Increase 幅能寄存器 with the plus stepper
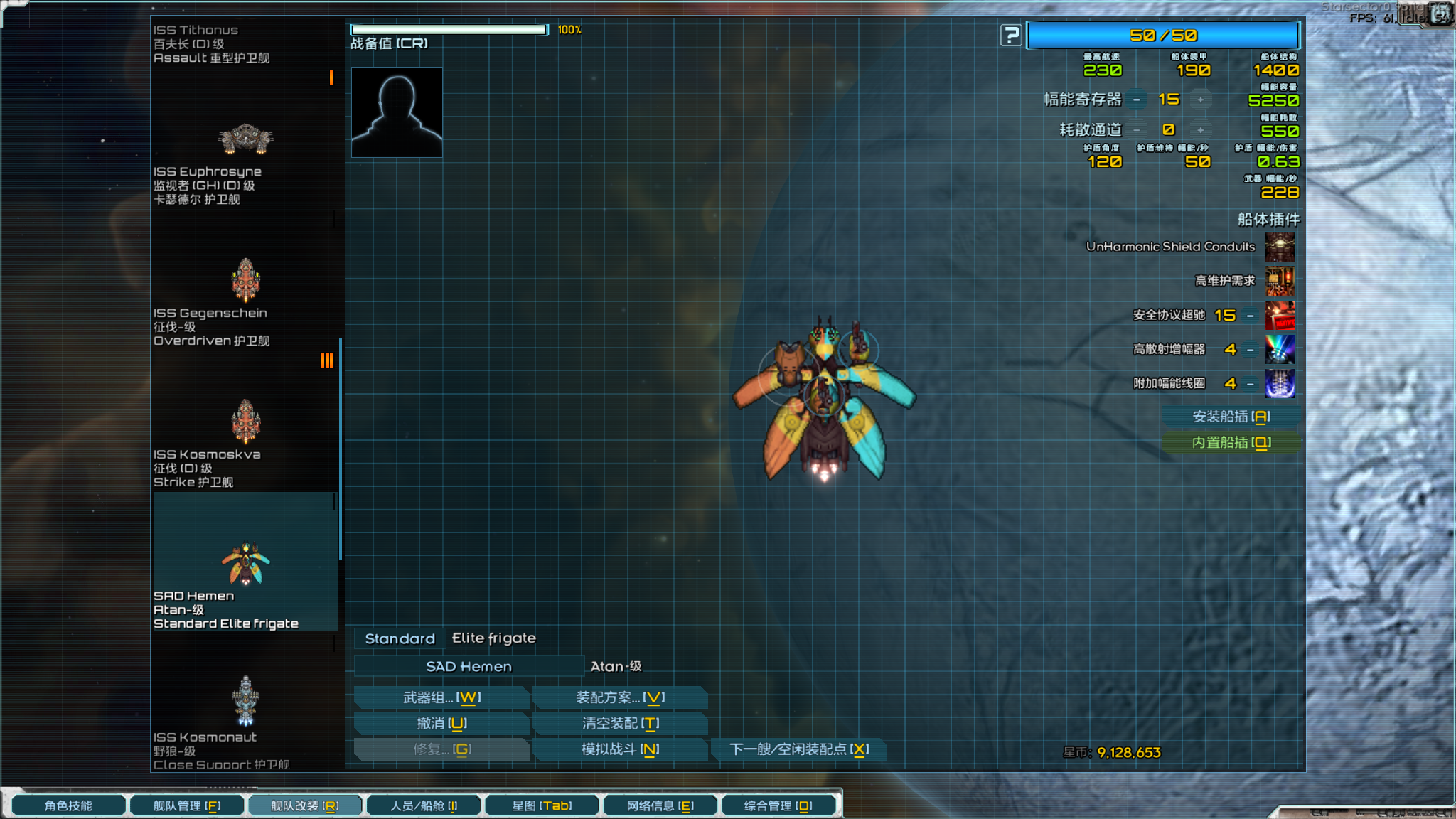 tap(1201, 100)
